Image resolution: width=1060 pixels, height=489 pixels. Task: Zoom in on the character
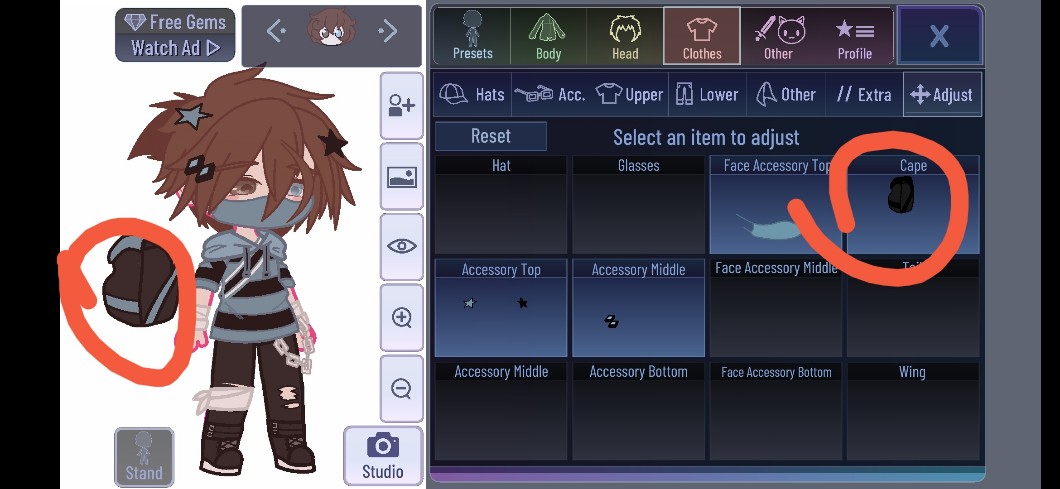pyautogui.click(x=402, y=318)
